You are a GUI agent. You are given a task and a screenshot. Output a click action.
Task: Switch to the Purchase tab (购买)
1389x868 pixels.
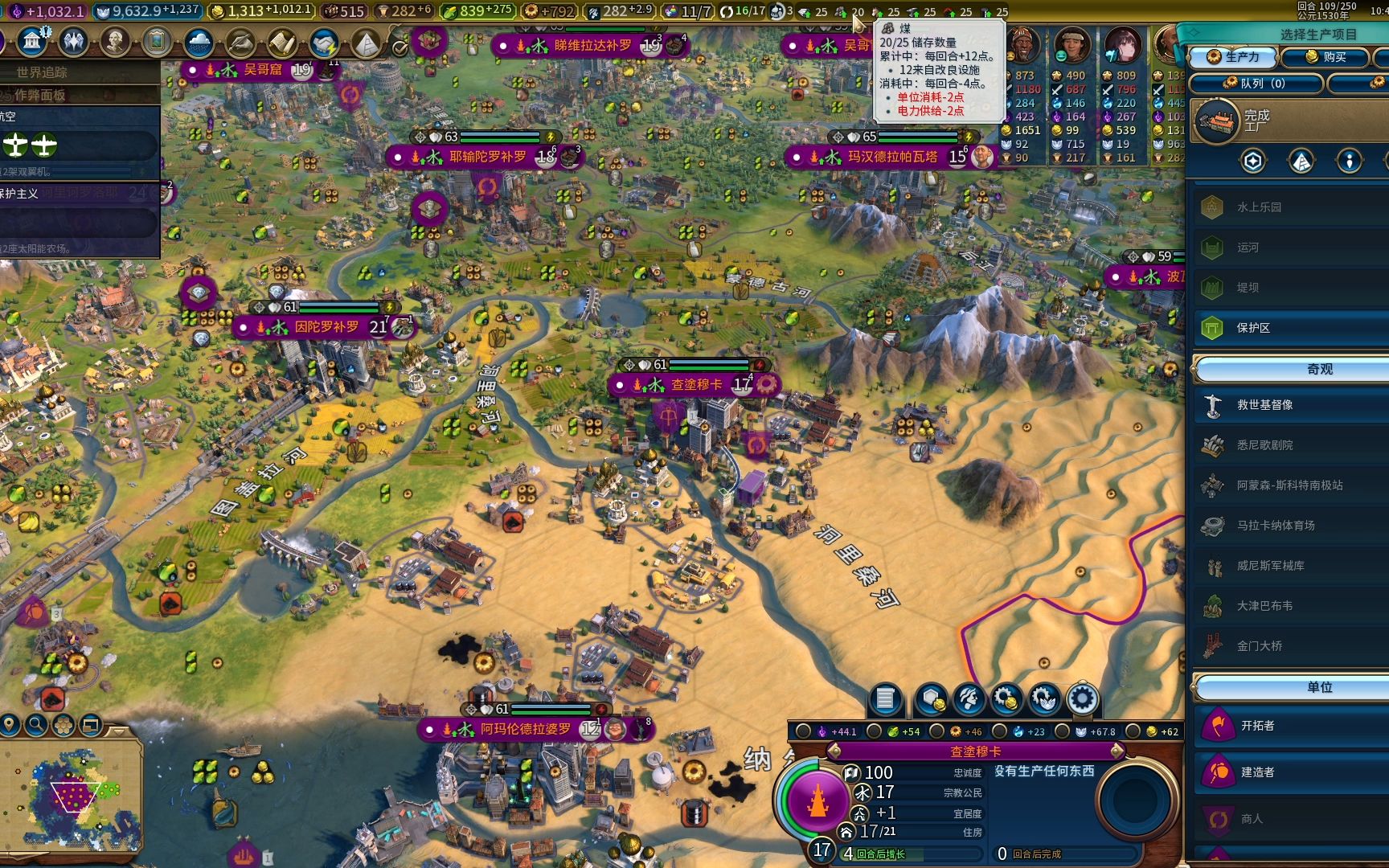[x=1325, y=57]
